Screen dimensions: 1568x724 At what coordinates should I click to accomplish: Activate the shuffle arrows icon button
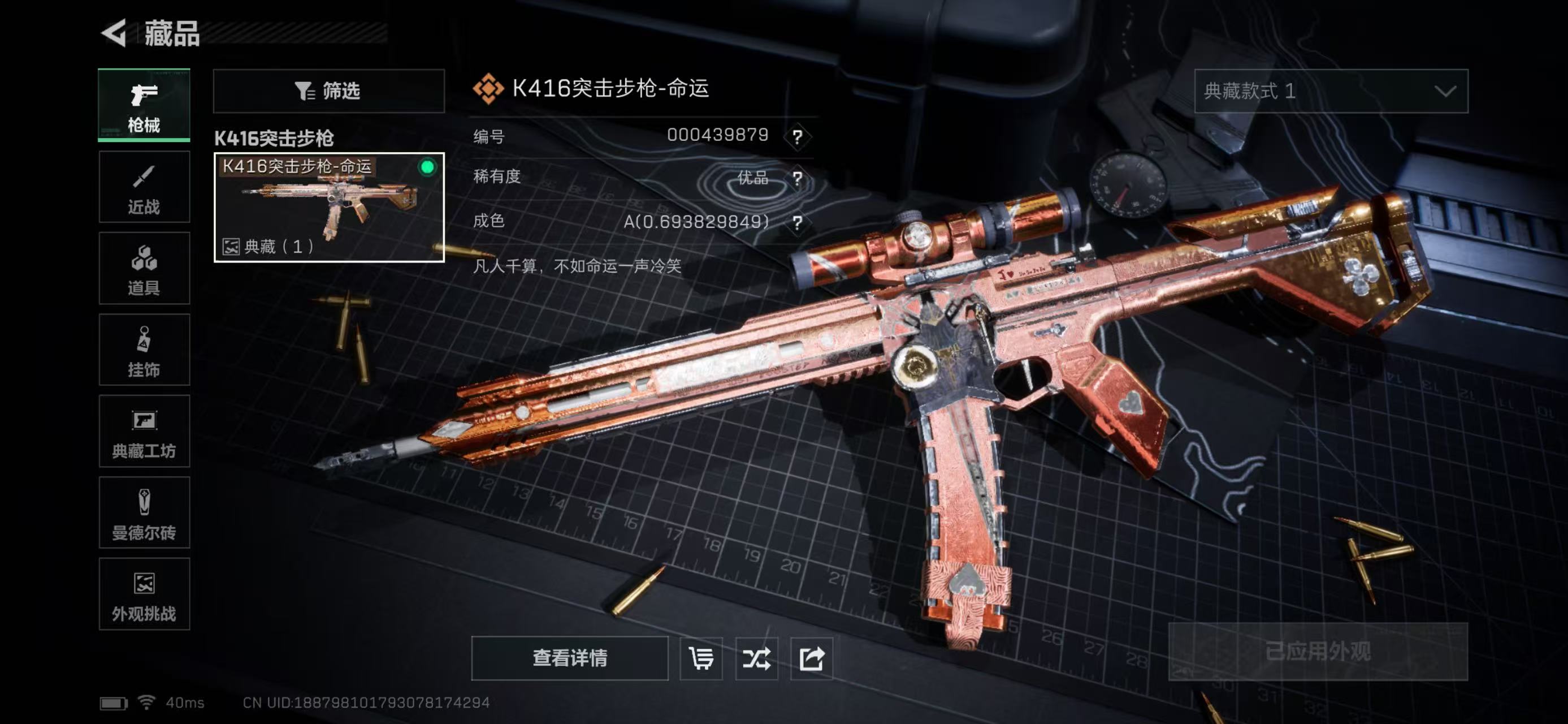tap(757, 658)
